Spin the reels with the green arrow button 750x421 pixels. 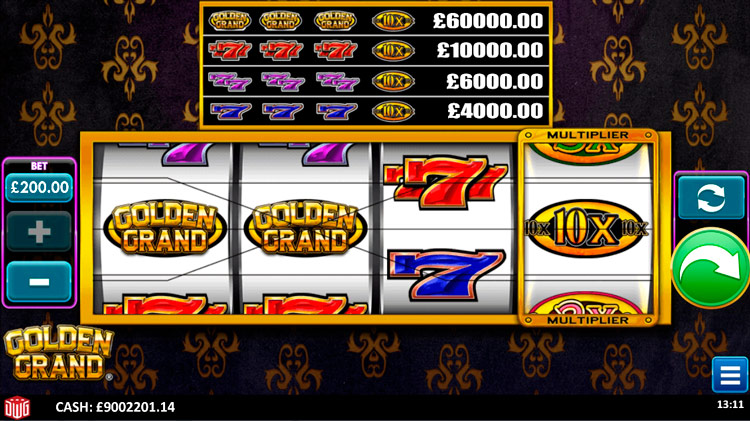point(711,268)
